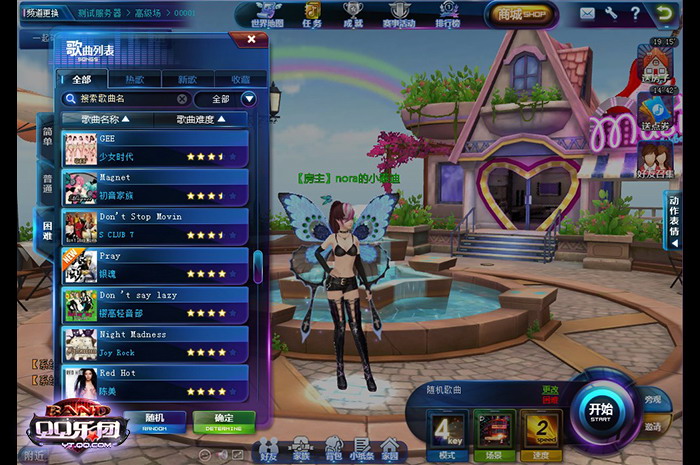Choose a random song with 随机 button
The image size is (700, 465).
(x=153, y=420)
